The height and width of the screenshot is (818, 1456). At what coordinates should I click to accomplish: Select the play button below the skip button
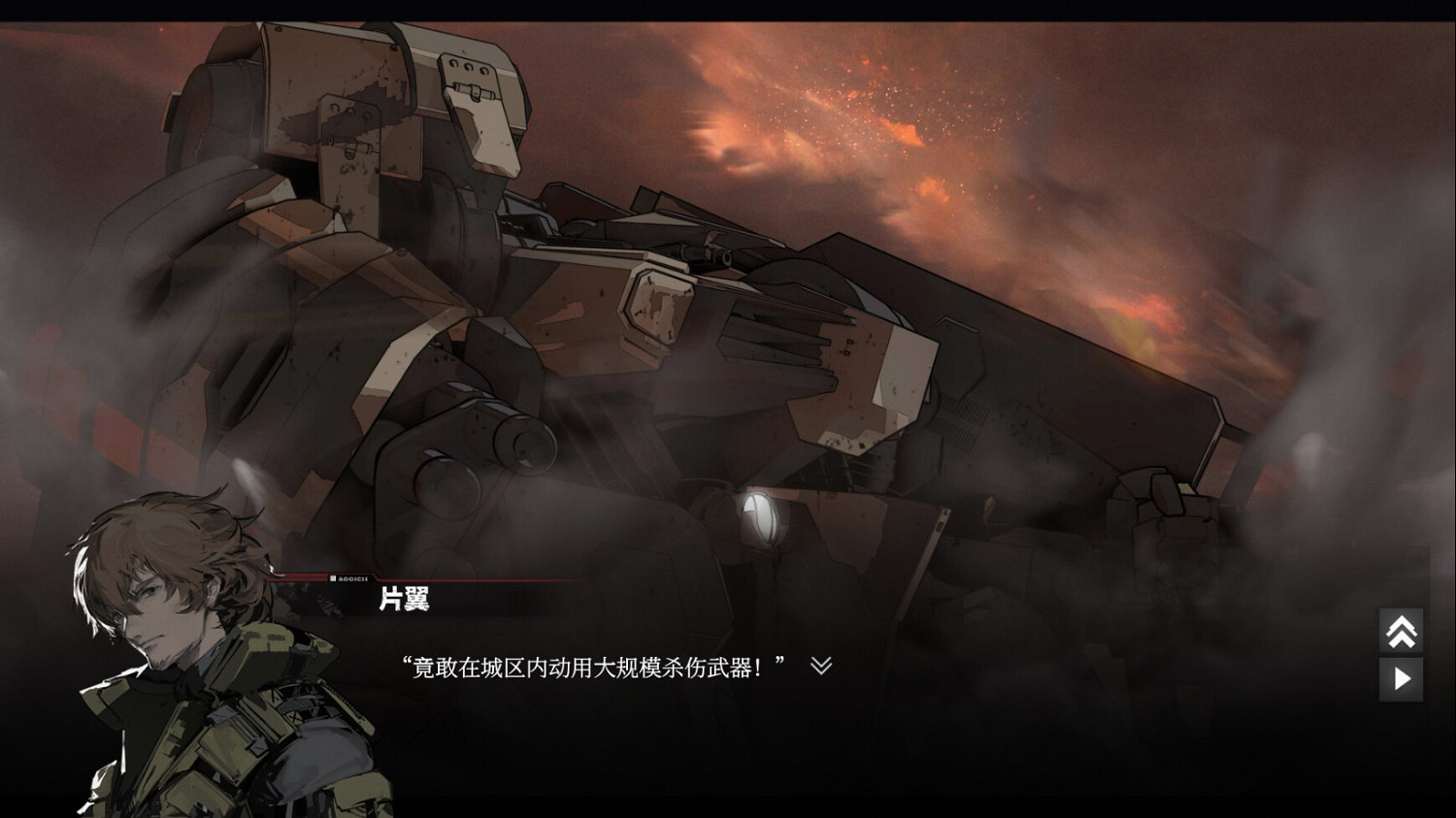(x=1402, y=679)
